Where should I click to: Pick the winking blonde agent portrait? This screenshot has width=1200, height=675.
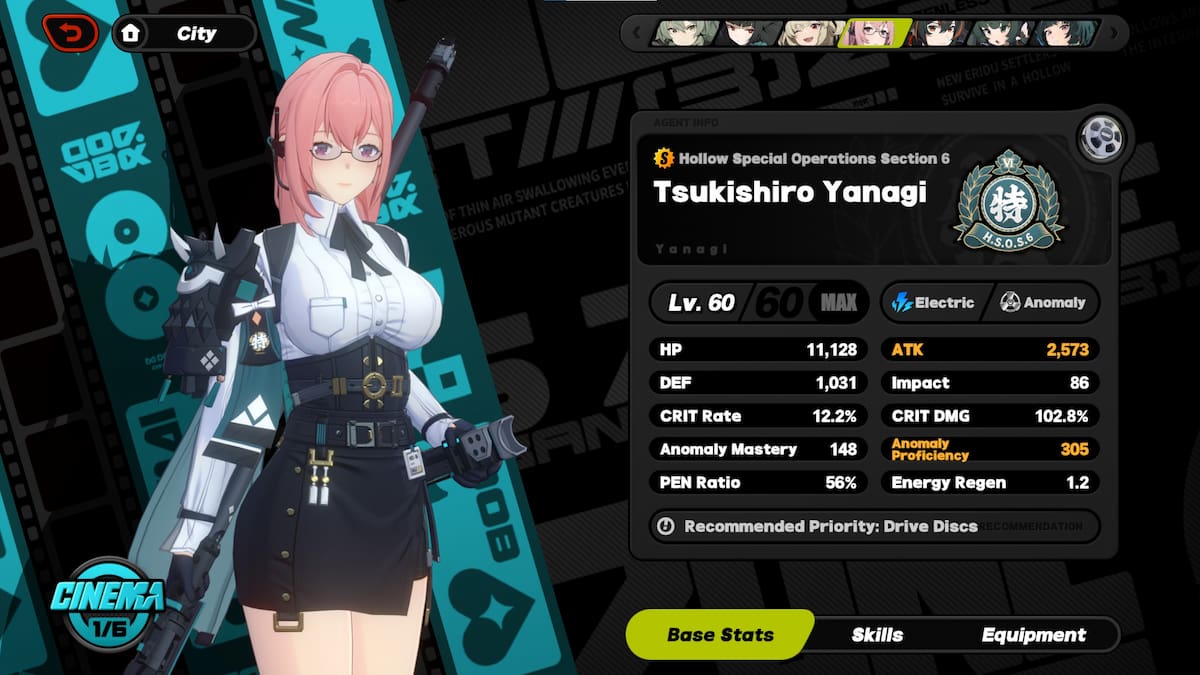[809, 33]
